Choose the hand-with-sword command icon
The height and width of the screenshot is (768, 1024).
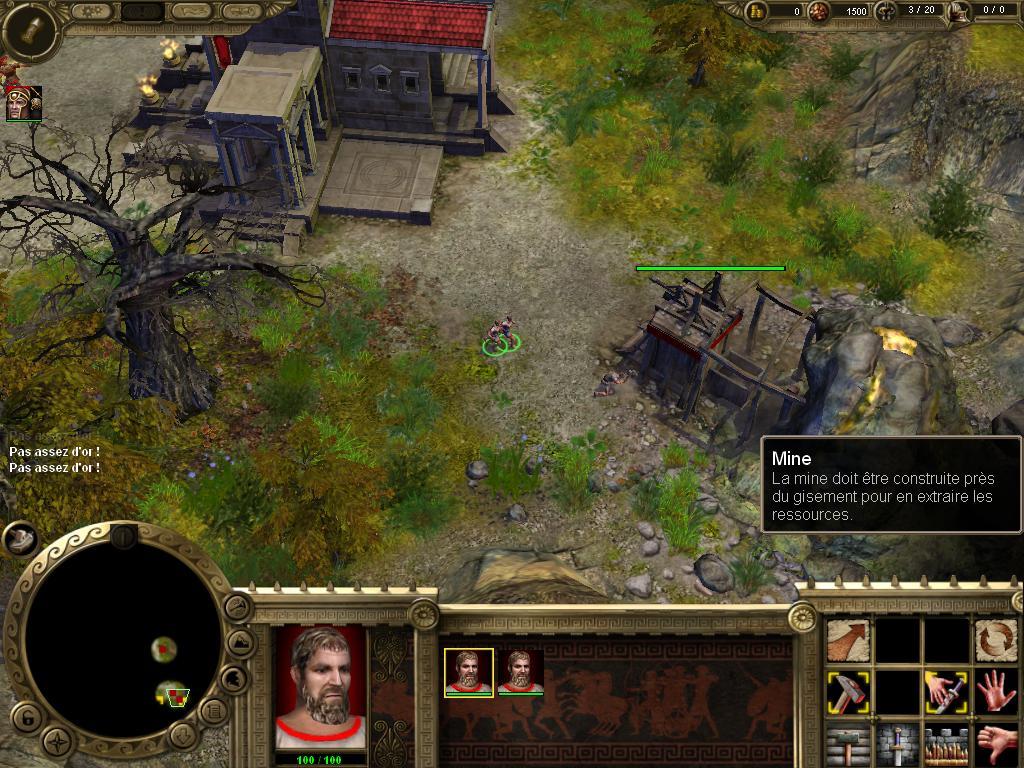[946, 692]
